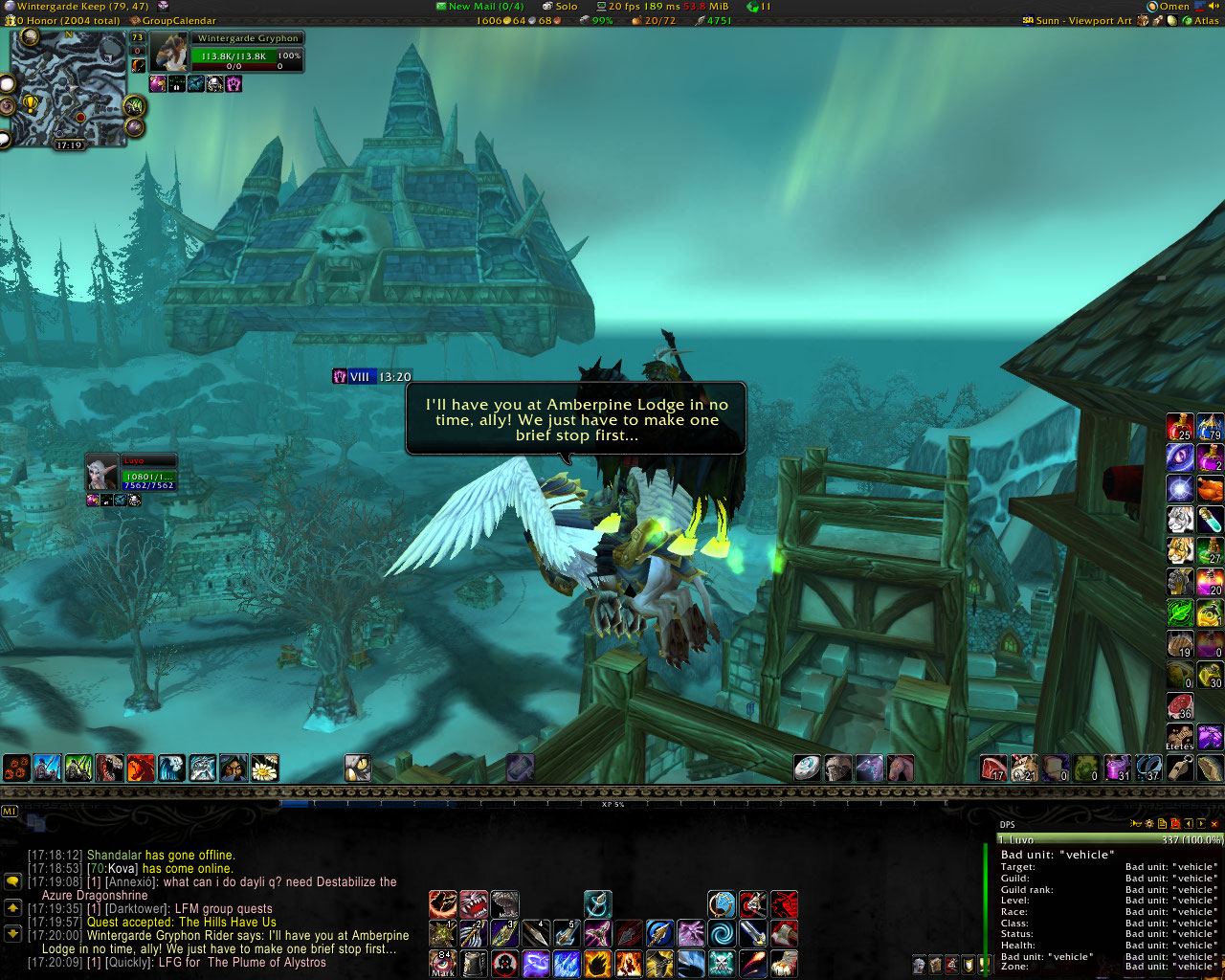Select the white daisy flower icon
The height and width of the screenshot is (980, 1225).
[x=264, y=768]
